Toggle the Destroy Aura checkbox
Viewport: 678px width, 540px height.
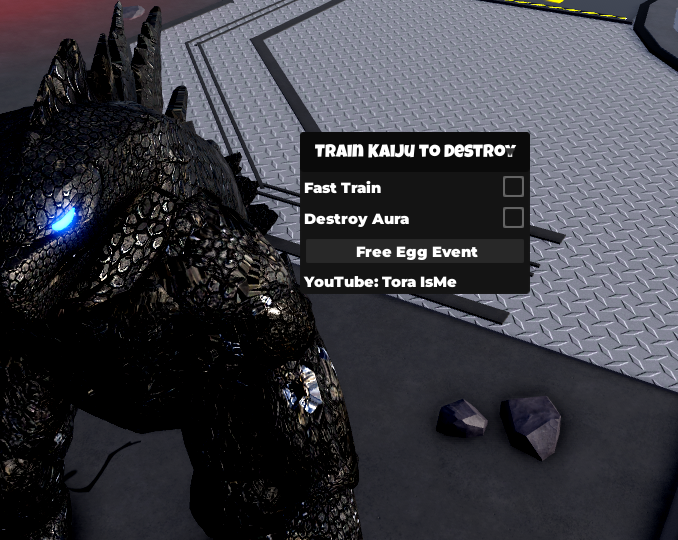coord(513,218)
